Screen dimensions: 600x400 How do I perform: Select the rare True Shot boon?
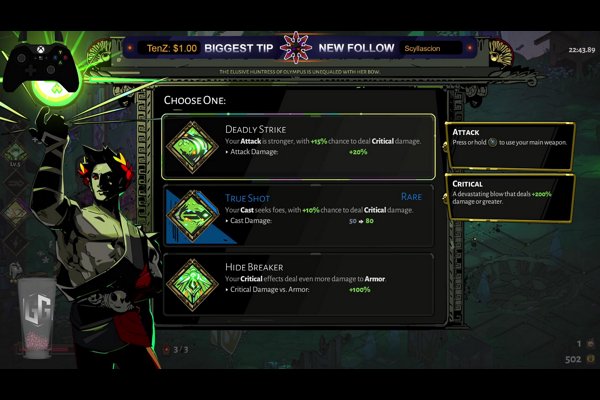(299, 214)
